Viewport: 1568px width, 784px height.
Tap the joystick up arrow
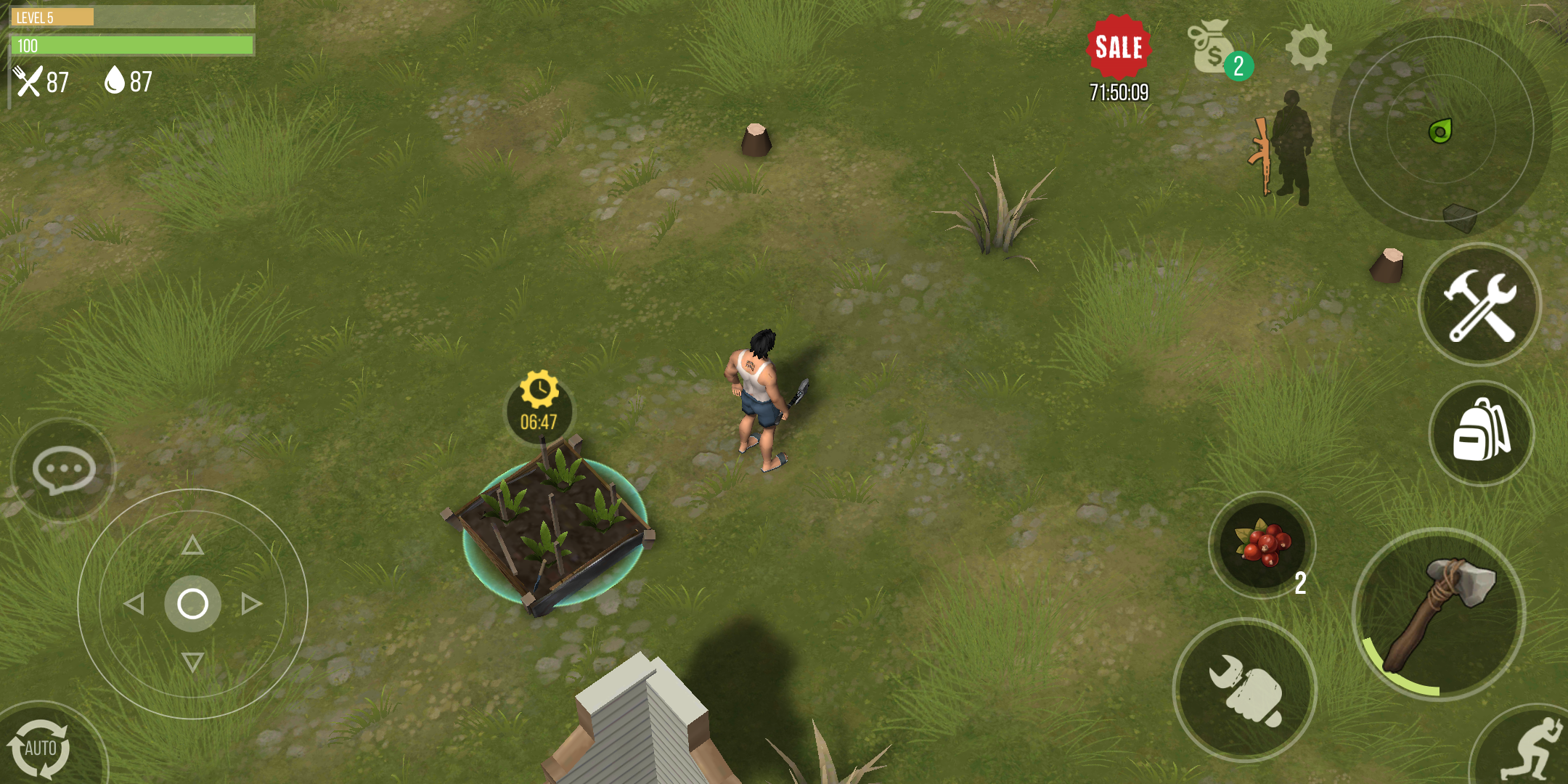pos(192,545)
